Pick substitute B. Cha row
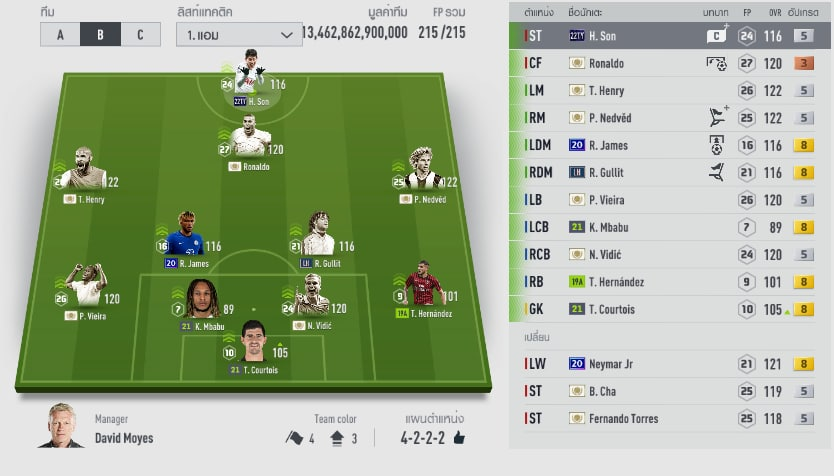This screenshot has height=476, width=834. point(671,391)
